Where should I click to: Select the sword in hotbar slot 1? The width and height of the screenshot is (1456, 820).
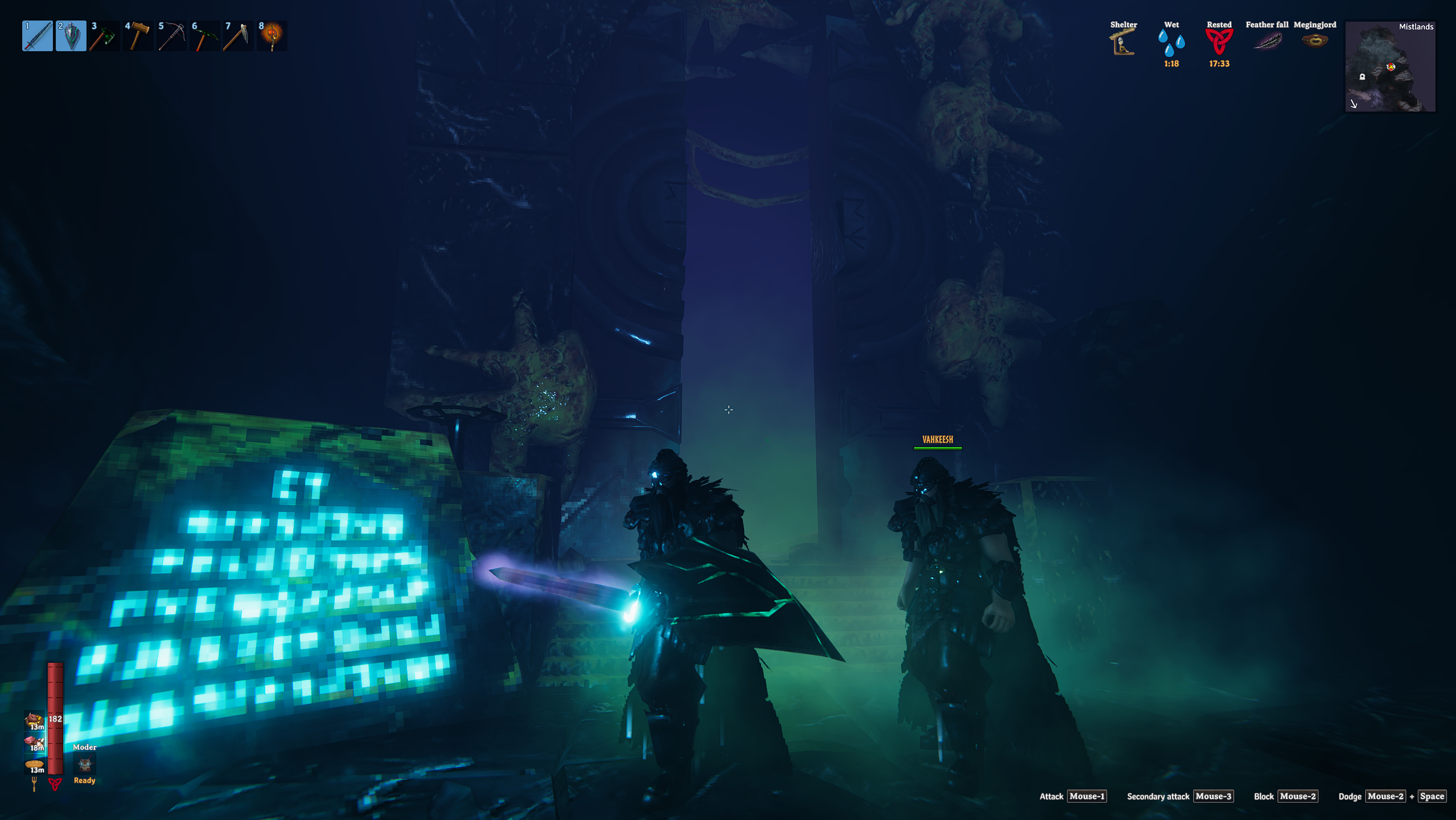[38, 36]
